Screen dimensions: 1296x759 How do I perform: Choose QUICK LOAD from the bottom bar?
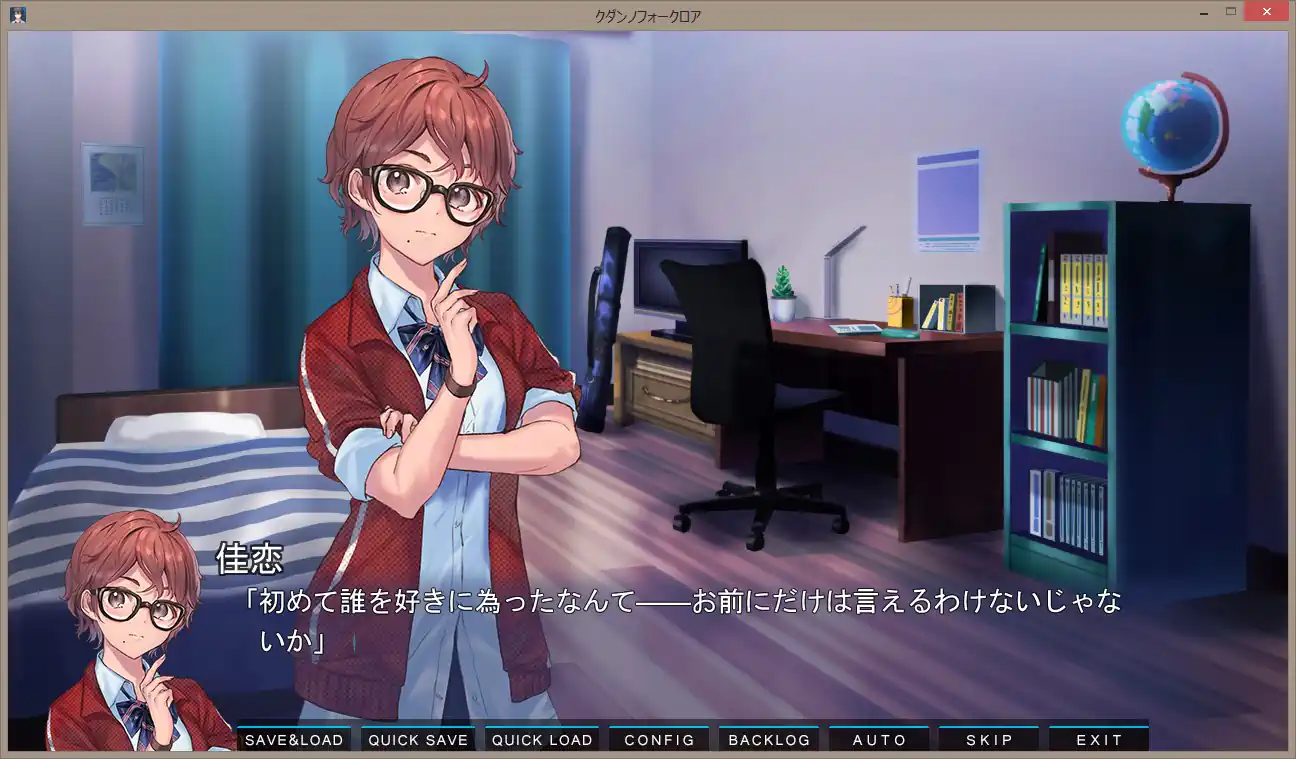[542, 740]
